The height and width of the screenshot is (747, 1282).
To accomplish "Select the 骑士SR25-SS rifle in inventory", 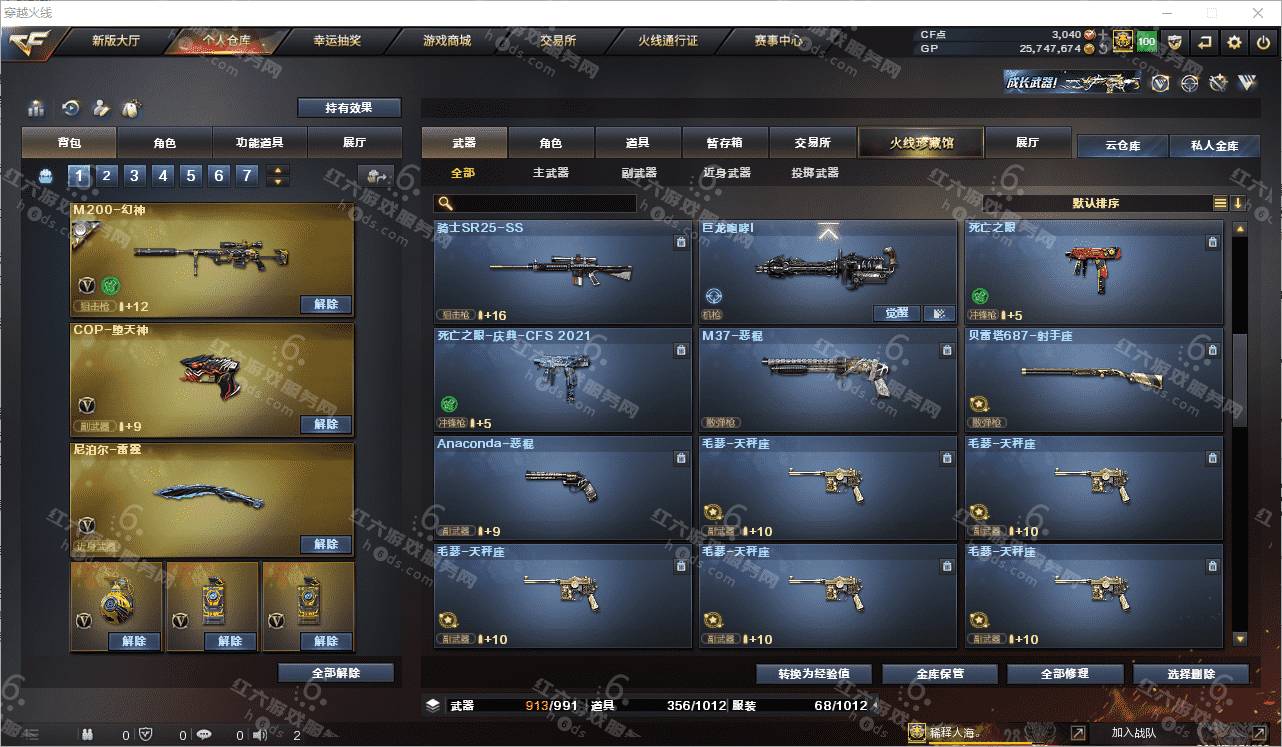I will (562, 270).
